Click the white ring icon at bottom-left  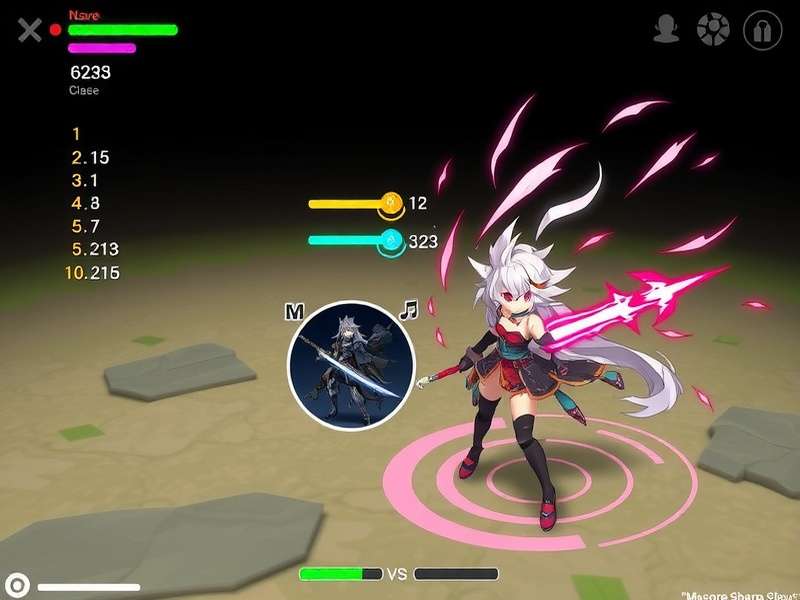(x=17, y=584)
